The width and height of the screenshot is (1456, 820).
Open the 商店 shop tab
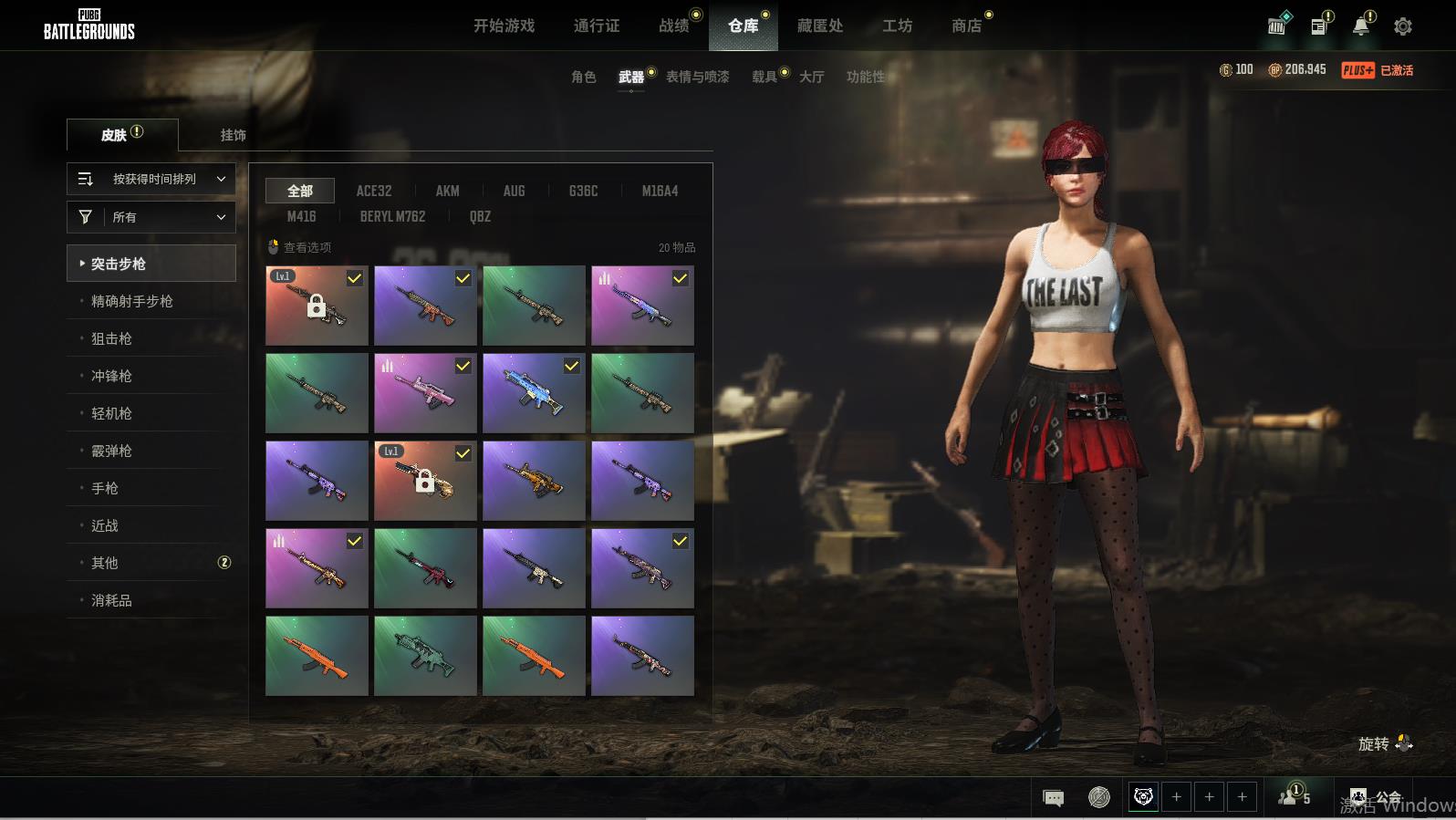point(966,26)
